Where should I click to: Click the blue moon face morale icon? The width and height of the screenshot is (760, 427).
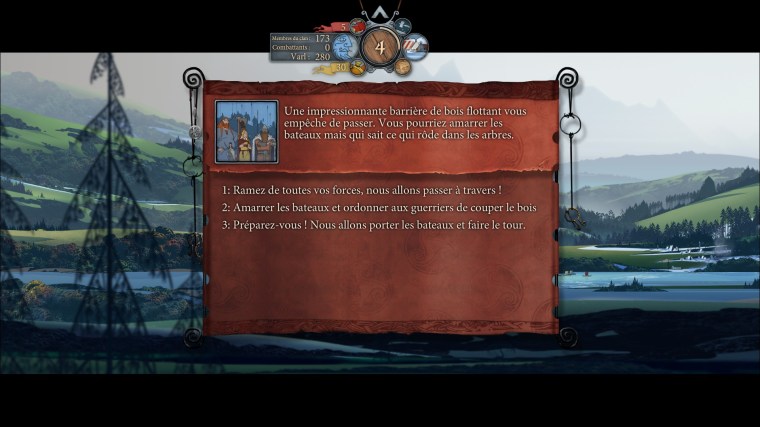[x=345, y=46]
